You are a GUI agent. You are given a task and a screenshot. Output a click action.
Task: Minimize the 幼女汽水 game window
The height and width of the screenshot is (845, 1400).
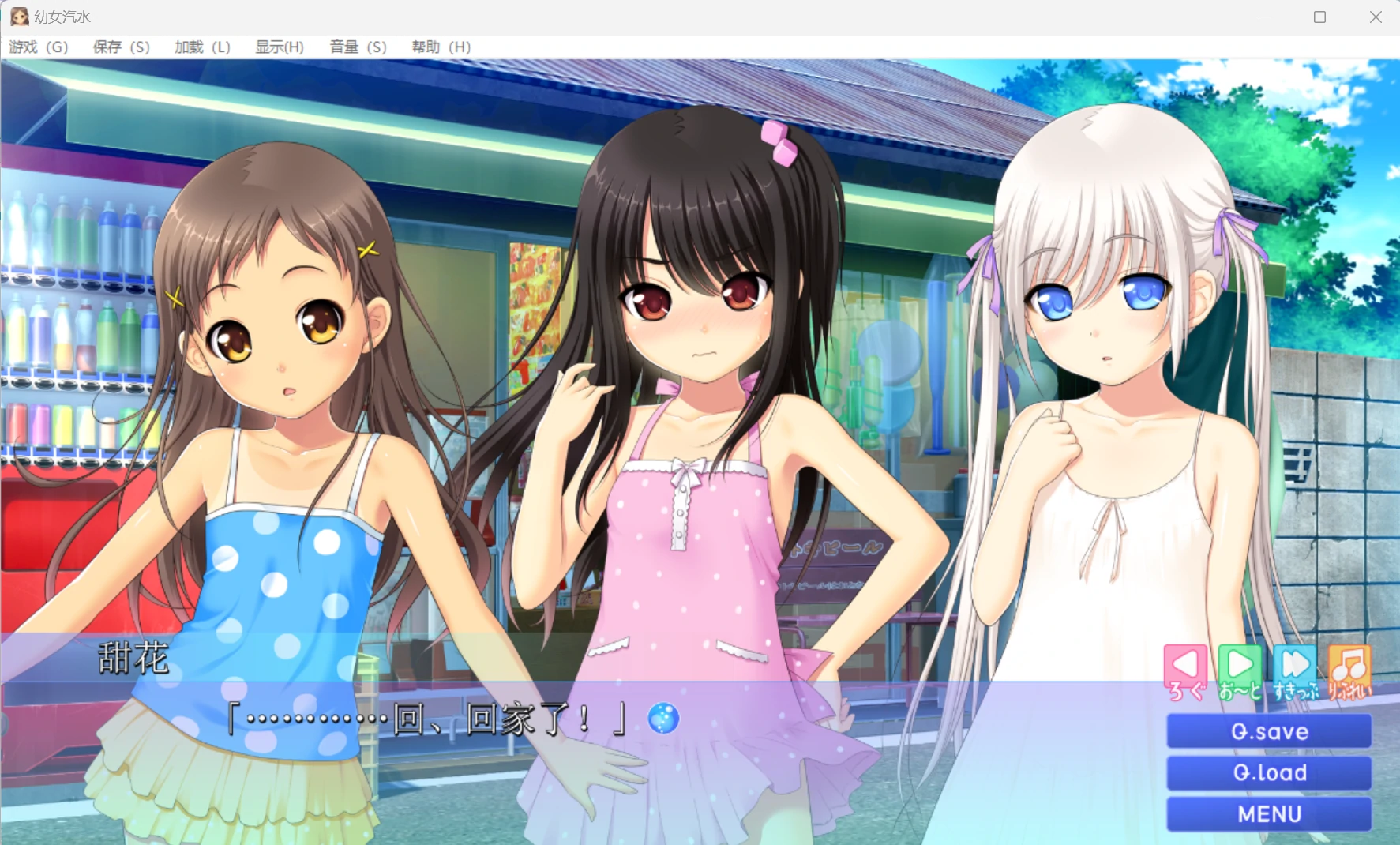1265,17
